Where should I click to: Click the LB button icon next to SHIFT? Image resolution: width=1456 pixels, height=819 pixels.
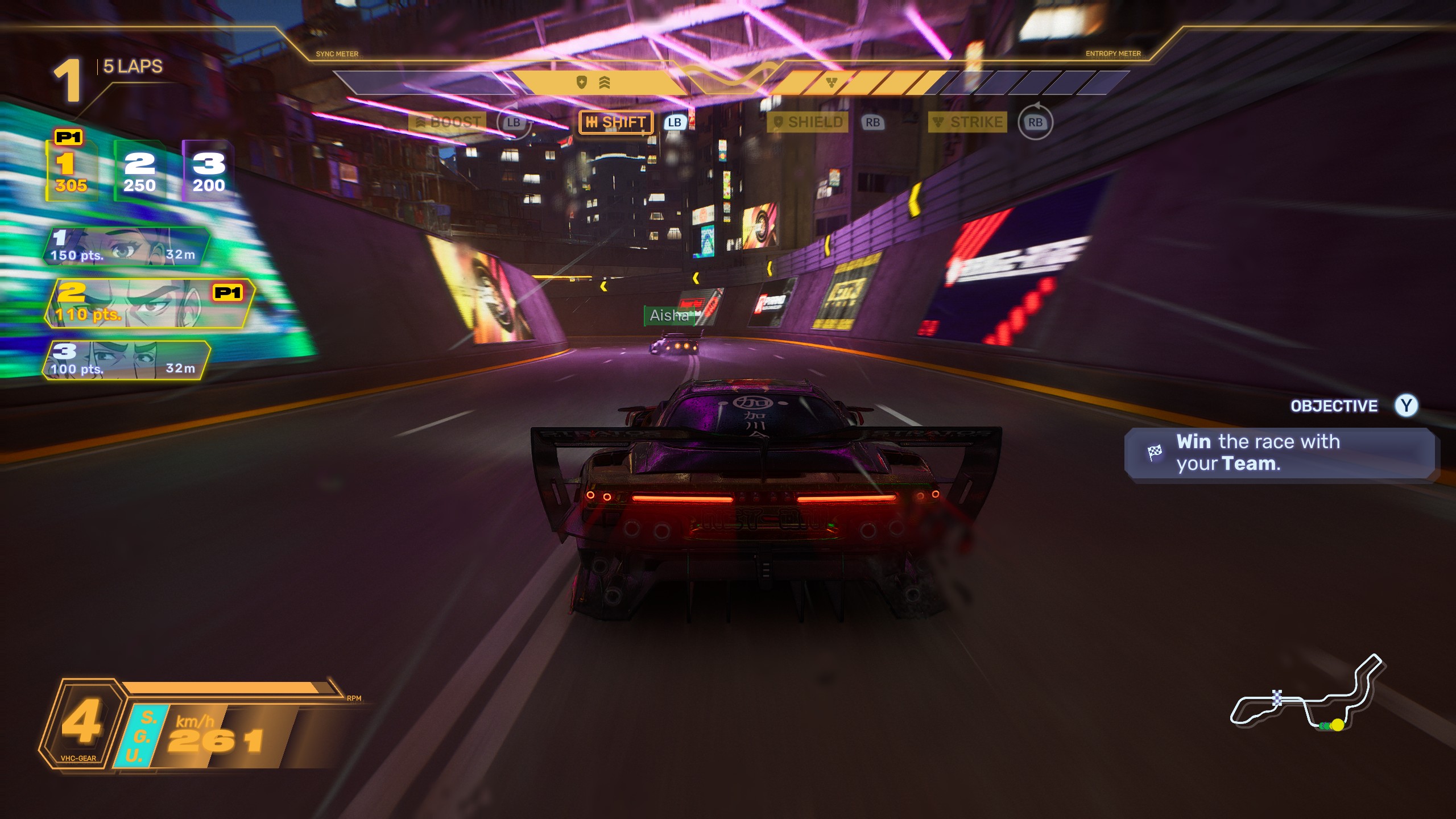675,122
